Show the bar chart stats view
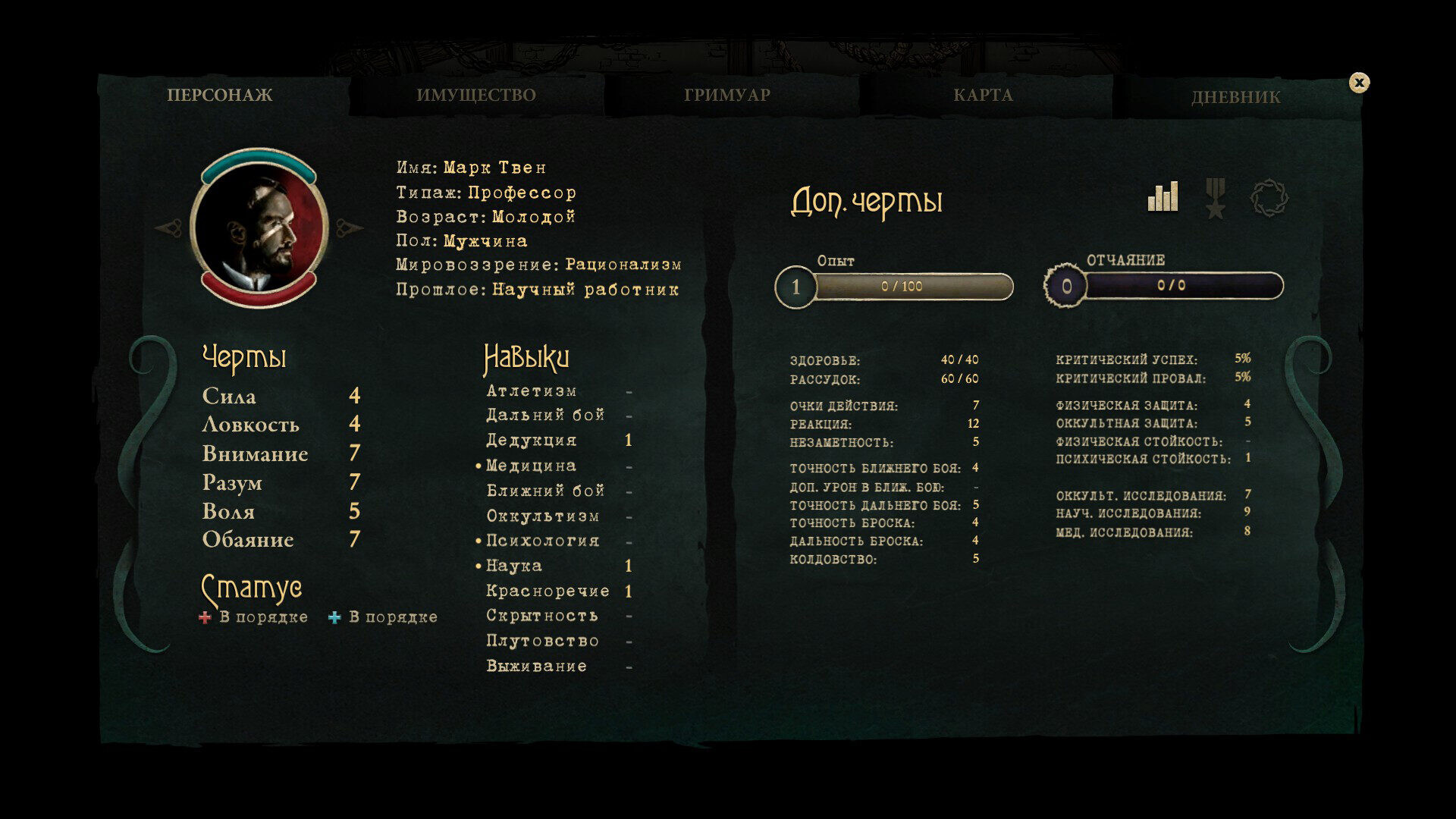The height and width of the screenshot is (819, 1456). 1163,197
